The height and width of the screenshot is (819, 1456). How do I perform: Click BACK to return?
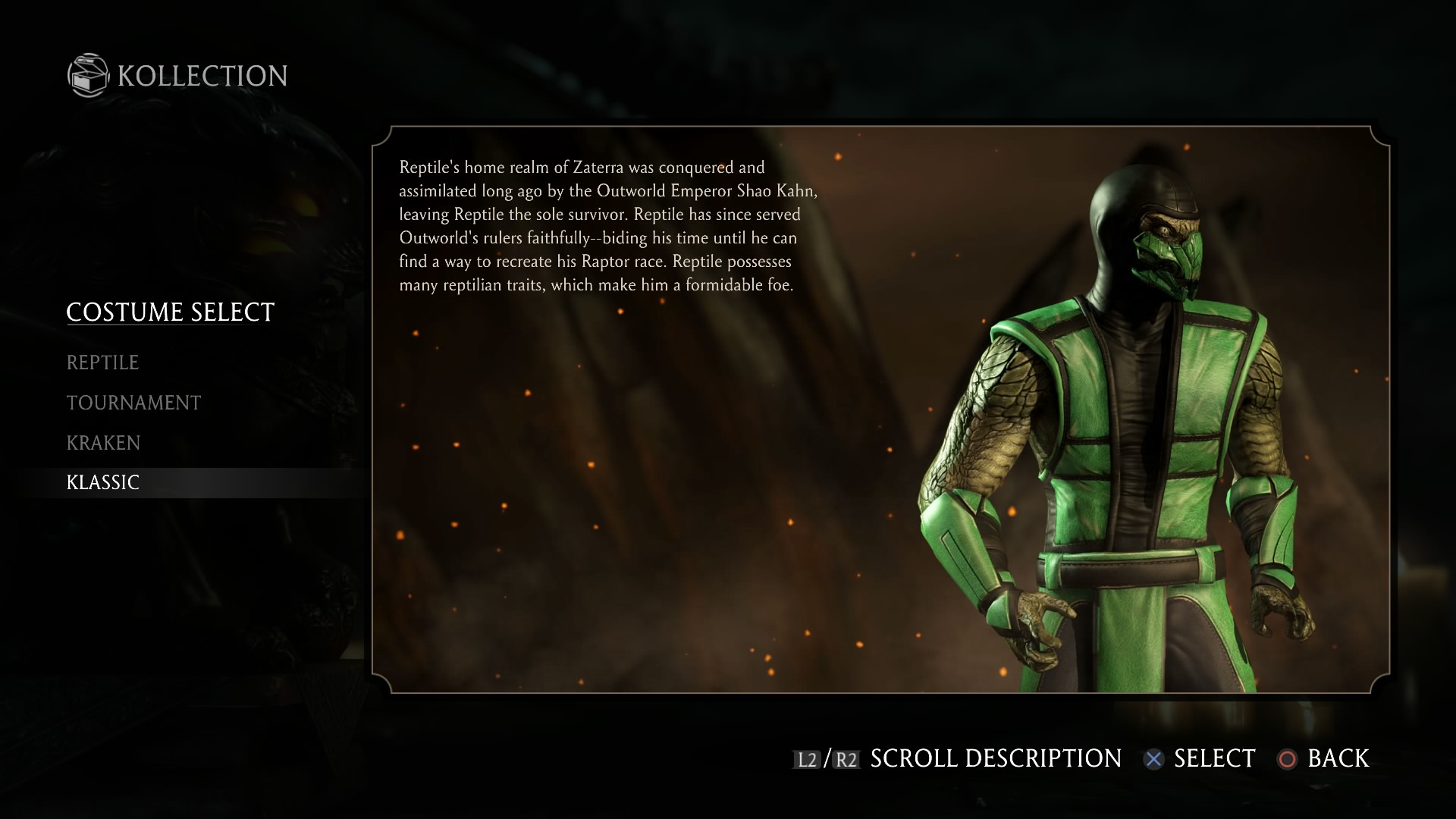[1337, 758]
